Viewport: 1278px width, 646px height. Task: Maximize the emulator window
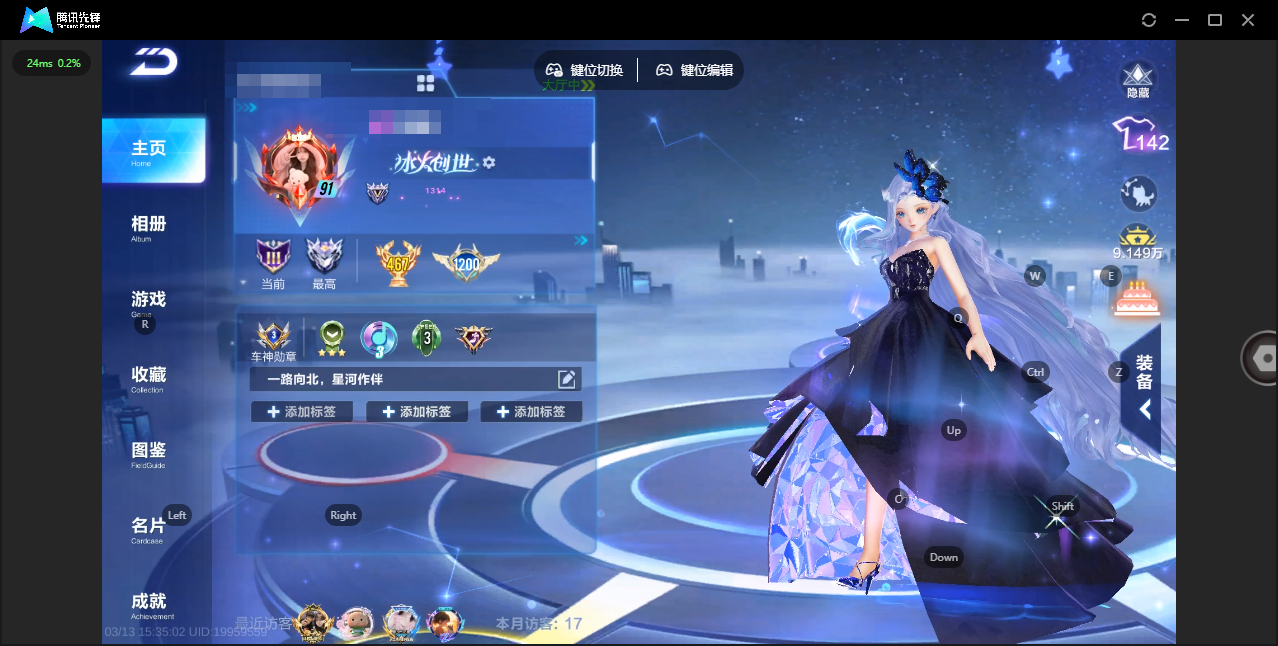tap(1215, 20)
